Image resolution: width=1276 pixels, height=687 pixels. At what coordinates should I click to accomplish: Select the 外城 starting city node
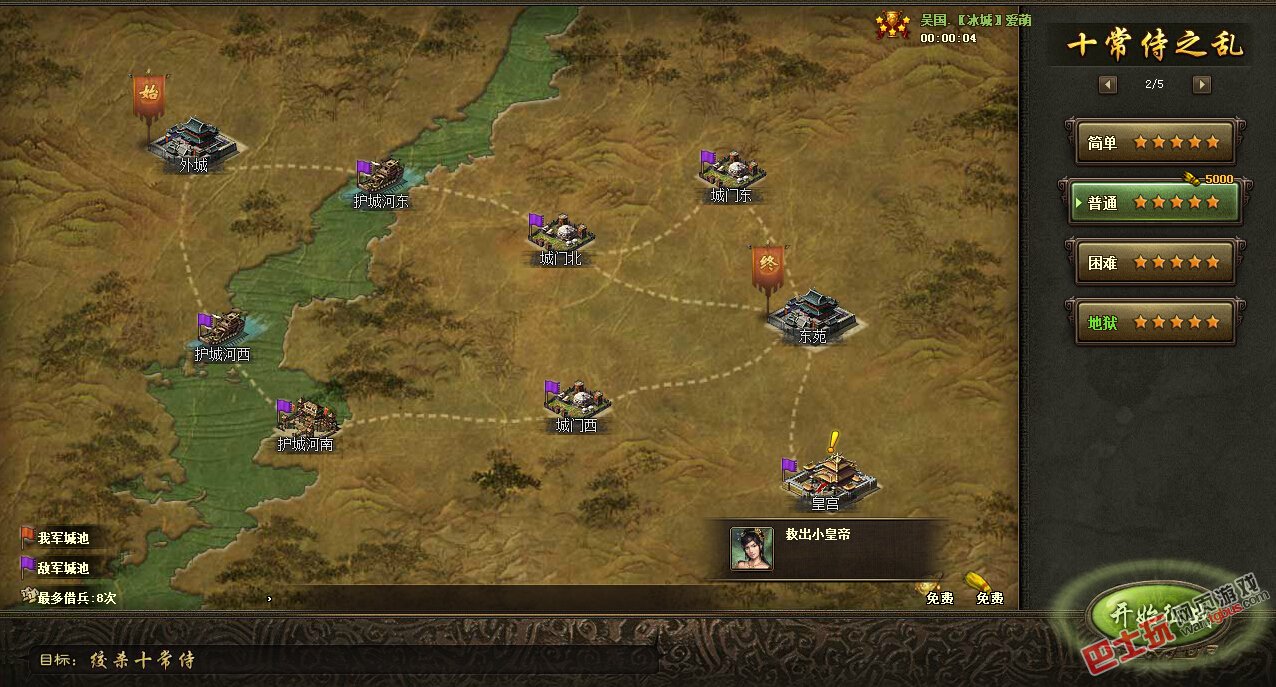point(196,141)
